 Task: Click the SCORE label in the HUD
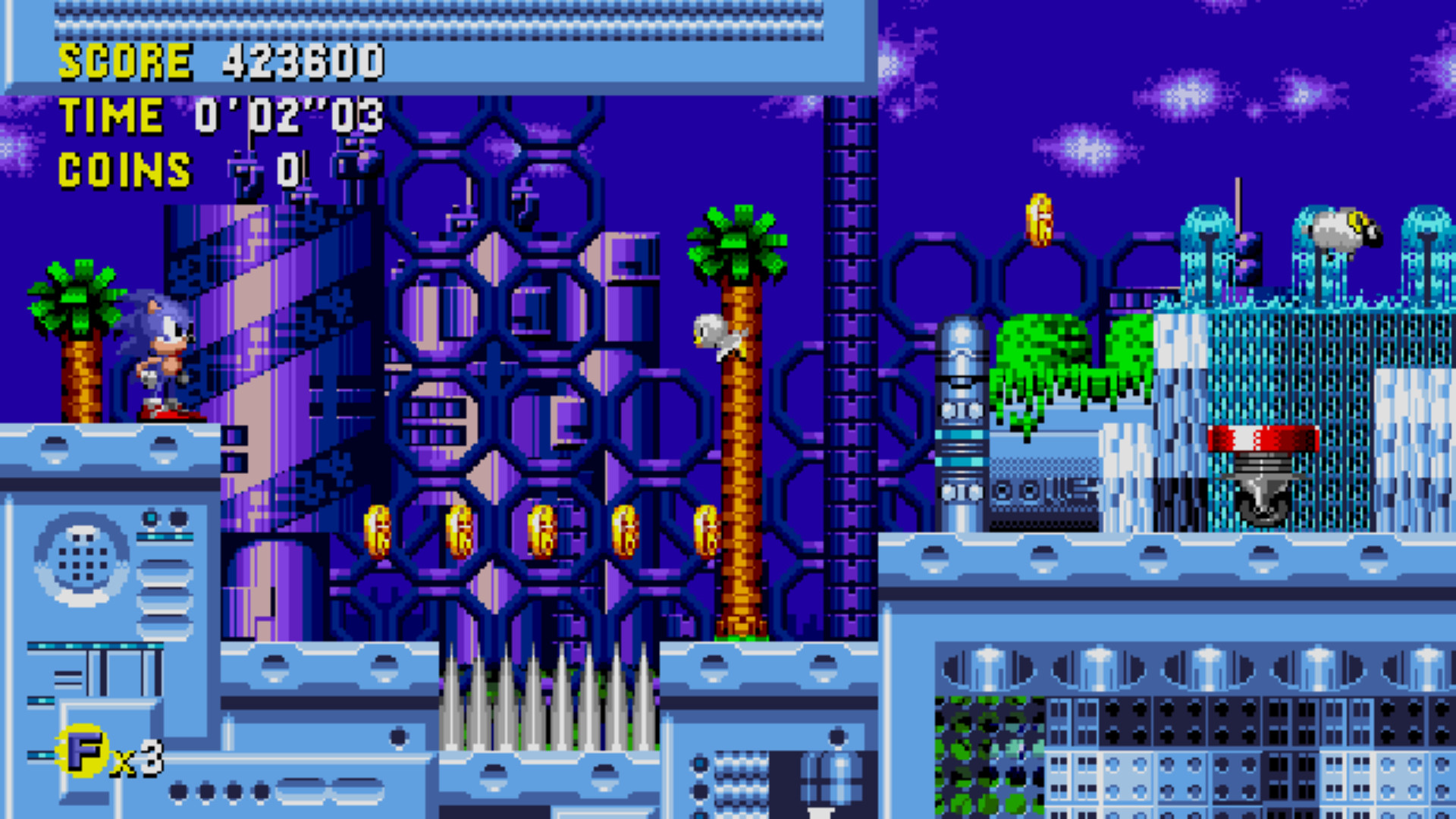tap(125, 61)
